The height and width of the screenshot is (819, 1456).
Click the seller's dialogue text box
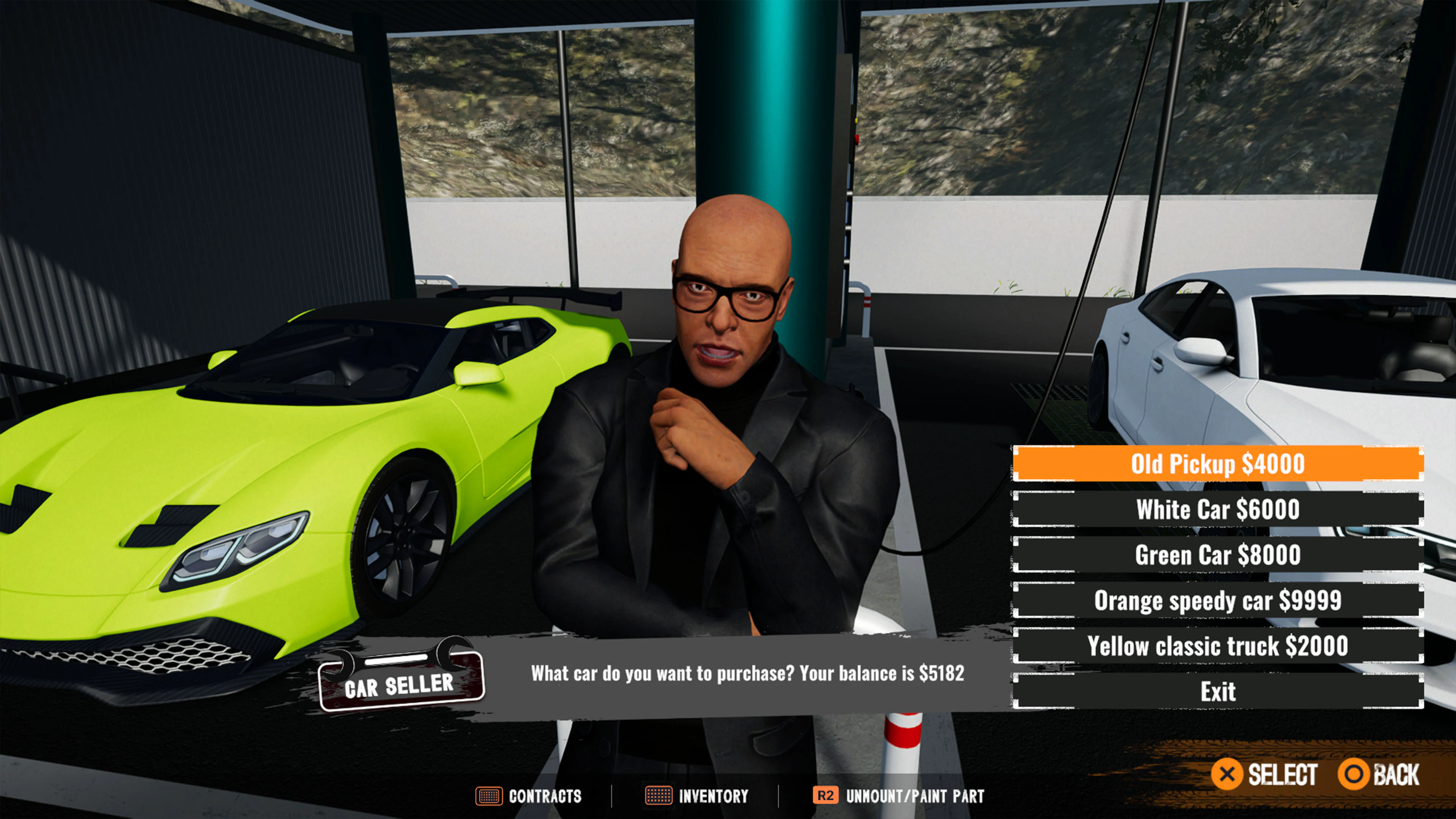click(747, 674)
